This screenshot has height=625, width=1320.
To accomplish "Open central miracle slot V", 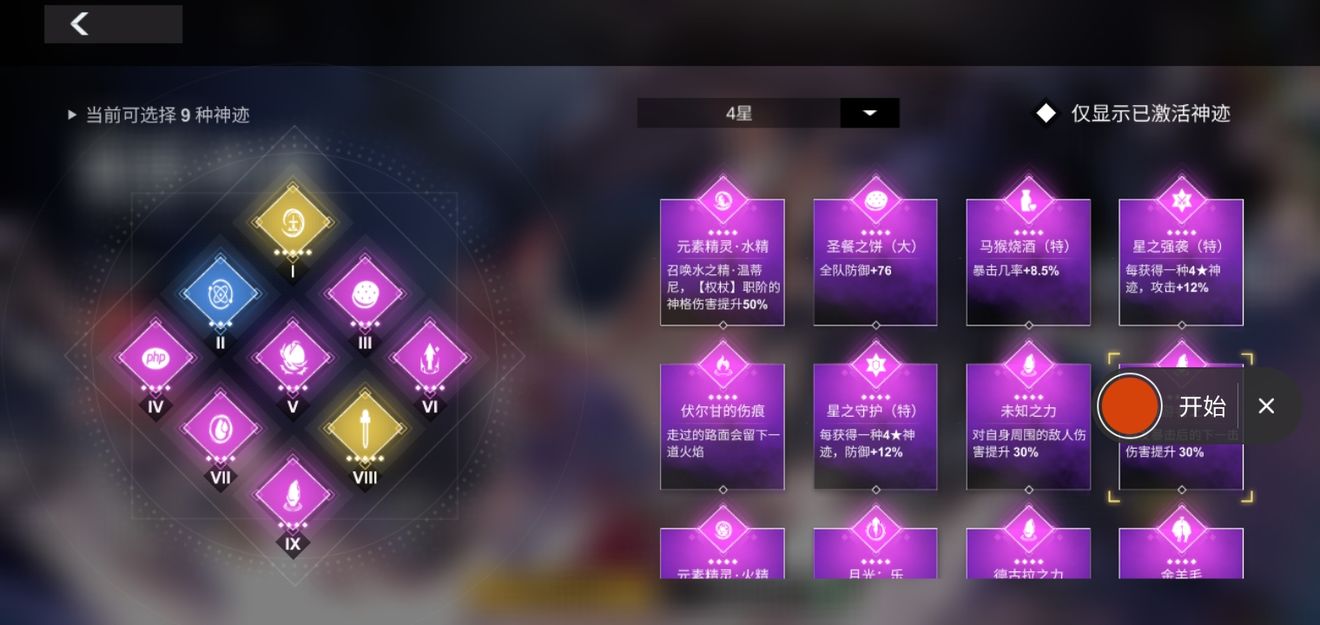I will click(x=292, y=358).
